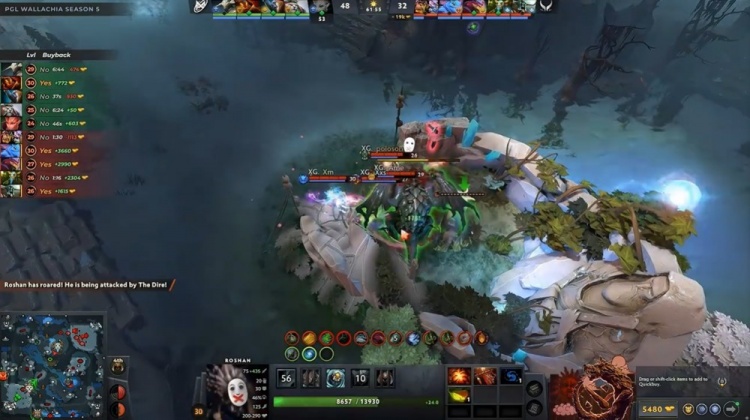The image size is (750, 420).
Task: Select the first Roshan ability icon
Action: (311, 378)
